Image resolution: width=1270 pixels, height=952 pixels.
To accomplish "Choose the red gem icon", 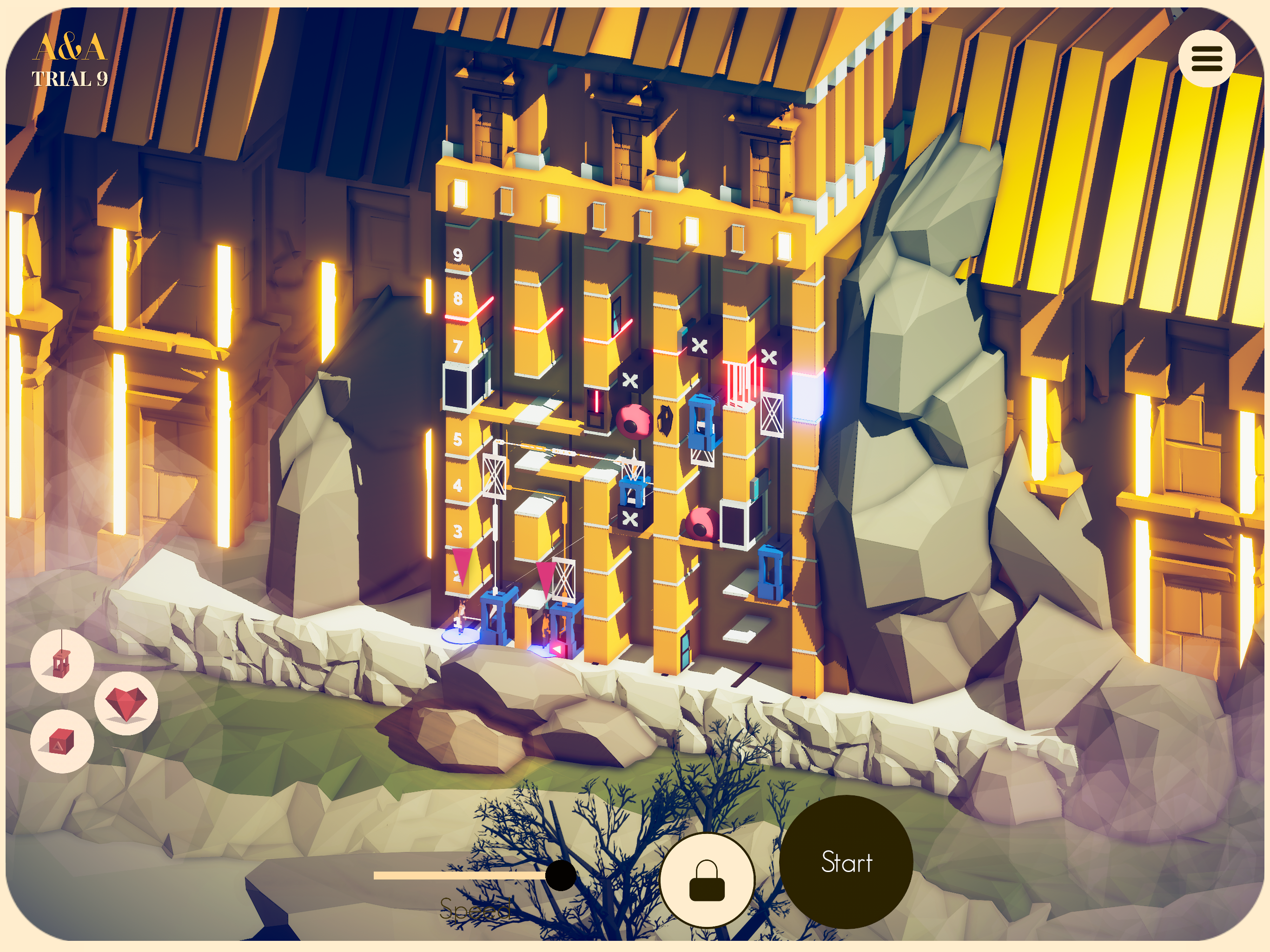I will click(126, 703).
